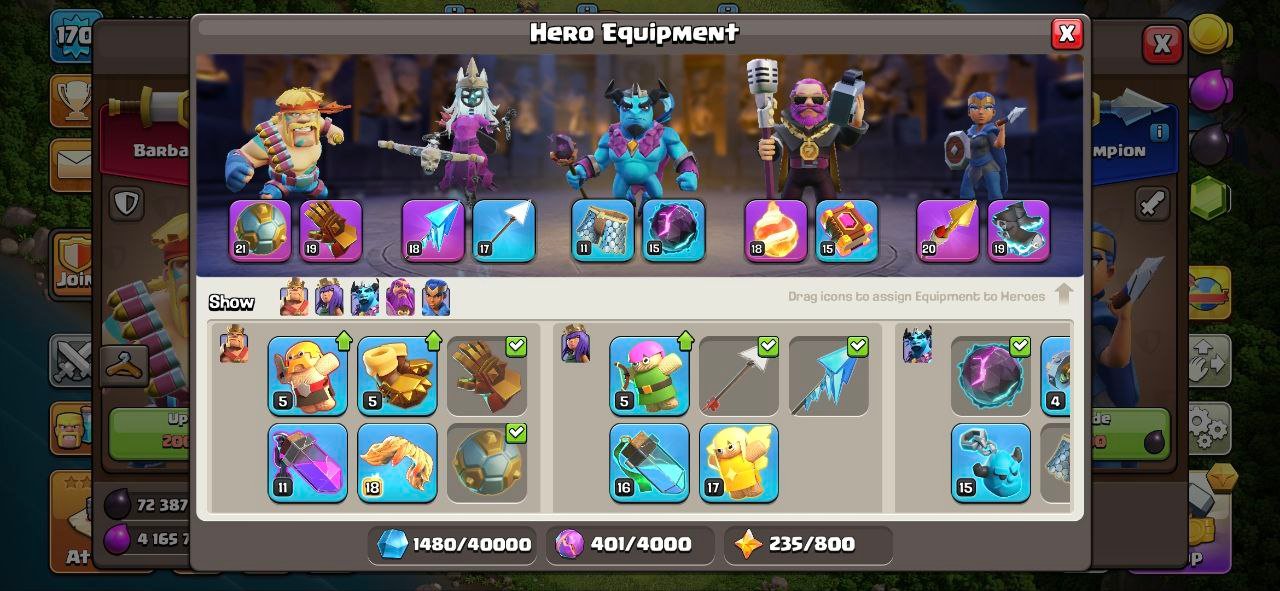Choose the Earthquake Boots level 5 equipment
The width and height of the screenshot is (1280, 591).
pyautogui.click(x=397, y=376)
